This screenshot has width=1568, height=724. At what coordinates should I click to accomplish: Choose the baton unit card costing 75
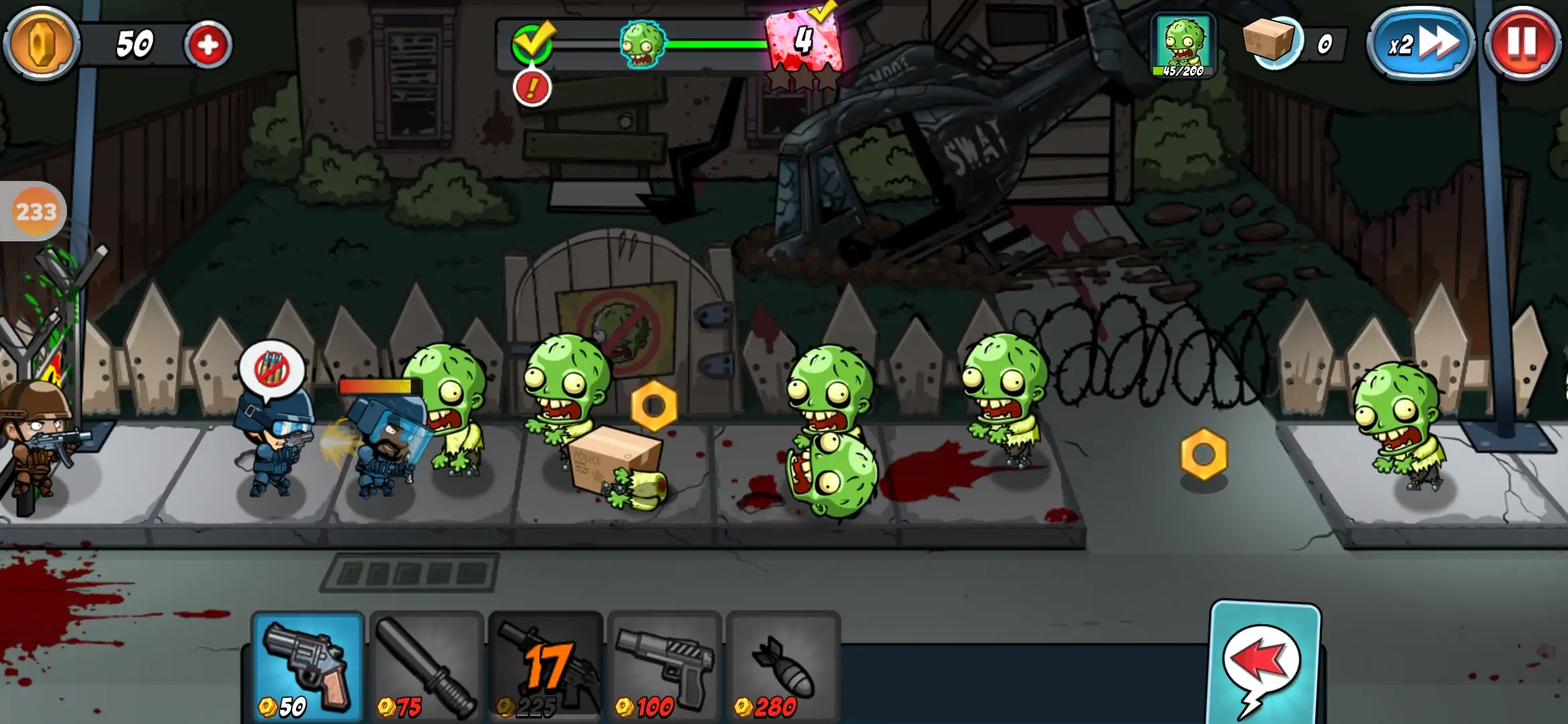pyautogui.click(x=426, y=667)
